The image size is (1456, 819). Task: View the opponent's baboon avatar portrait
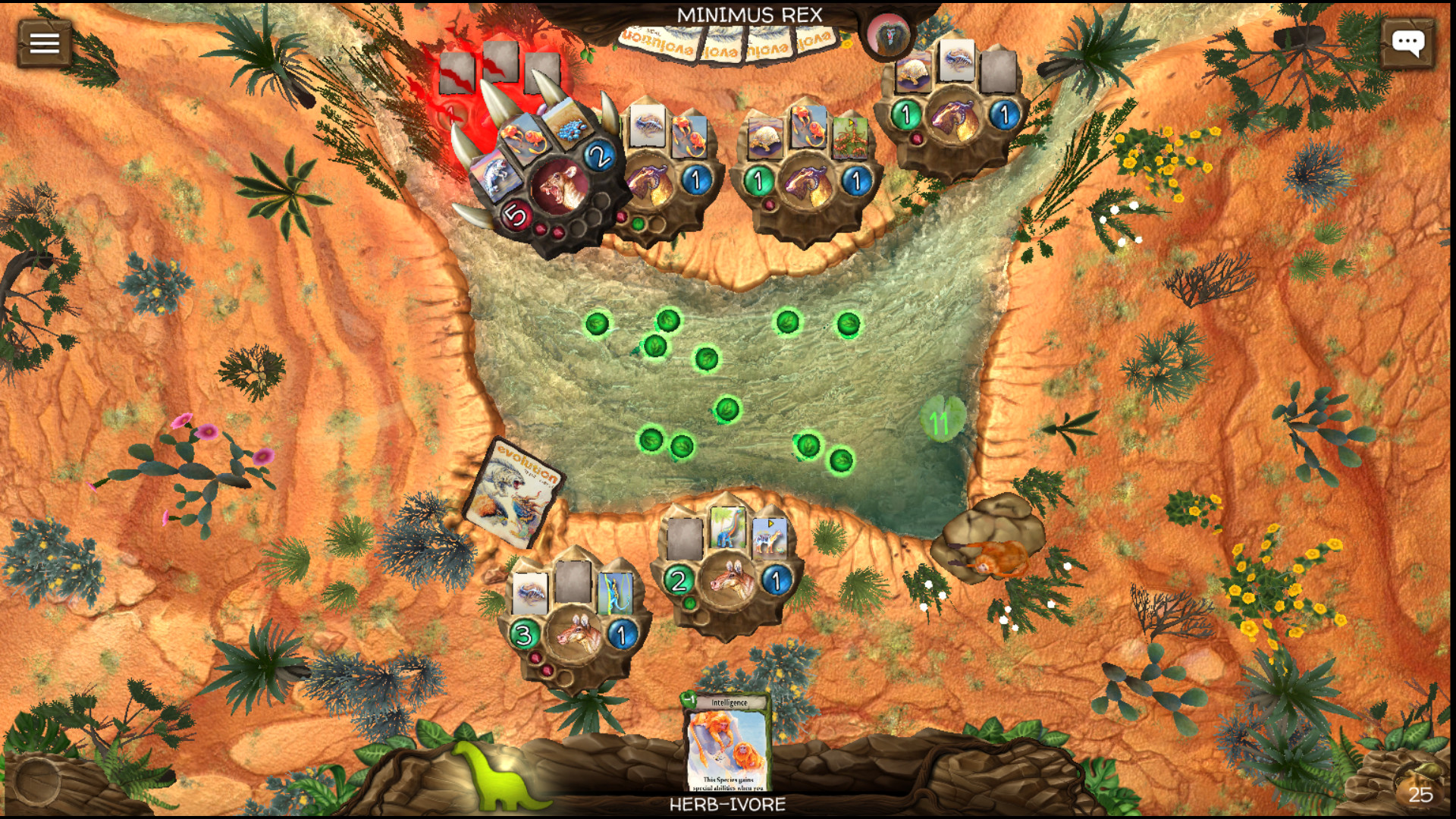(887, 36)
